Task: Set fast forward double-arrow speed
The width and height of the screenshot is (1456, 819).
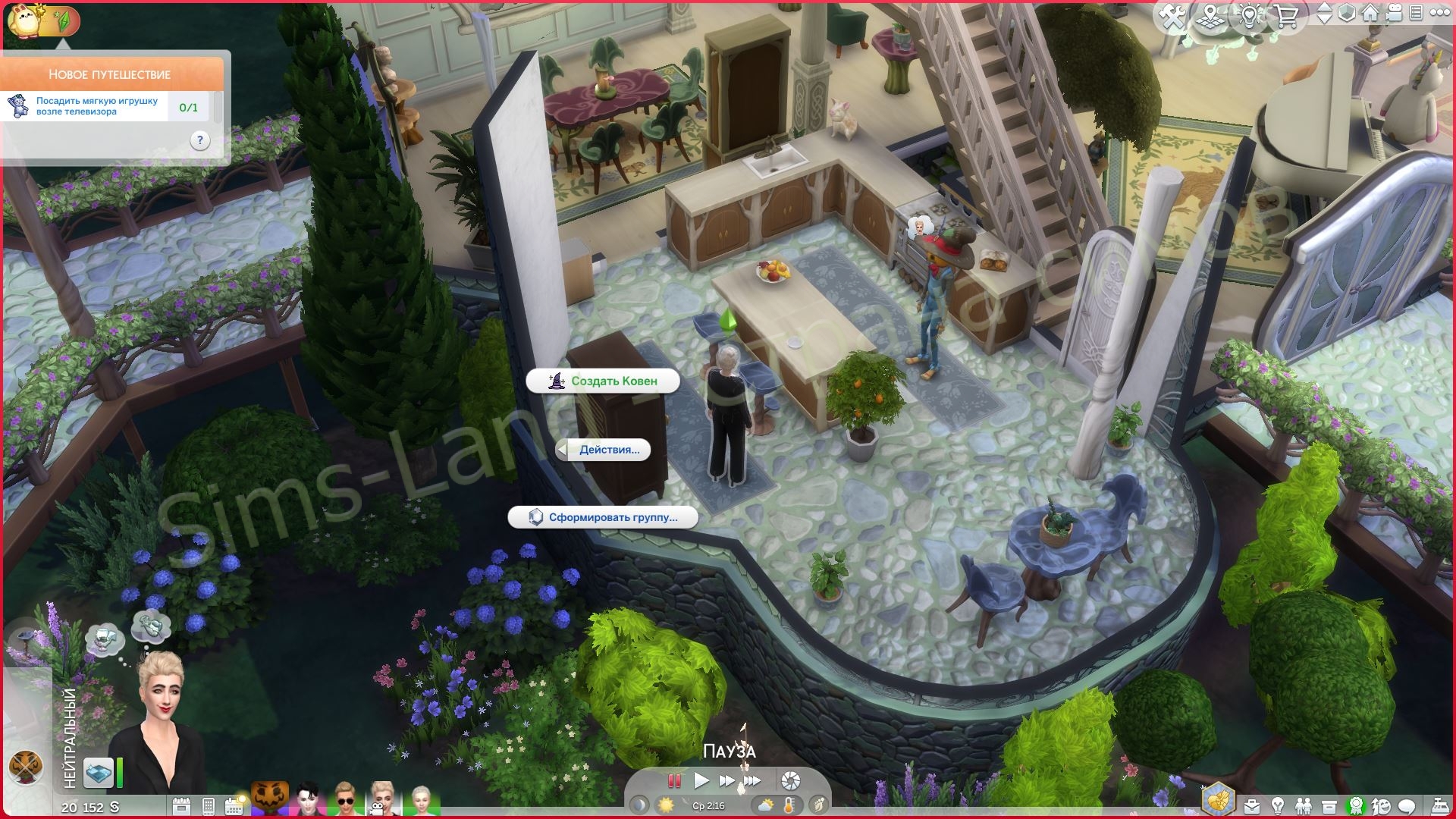Action: pos(726,780)
